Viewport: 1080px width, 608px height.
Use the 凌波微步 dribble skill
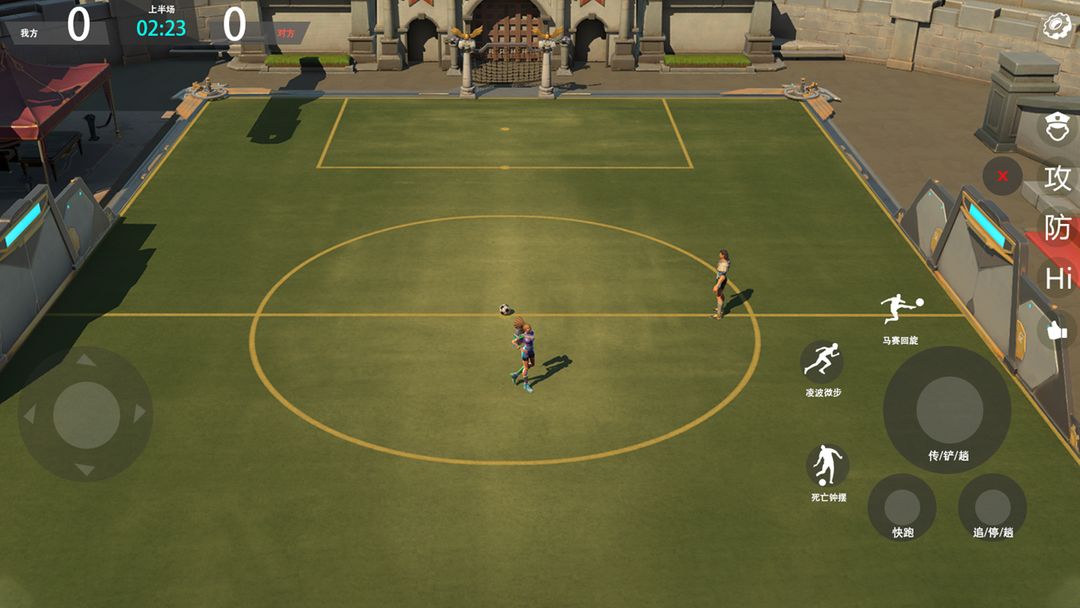822,360
